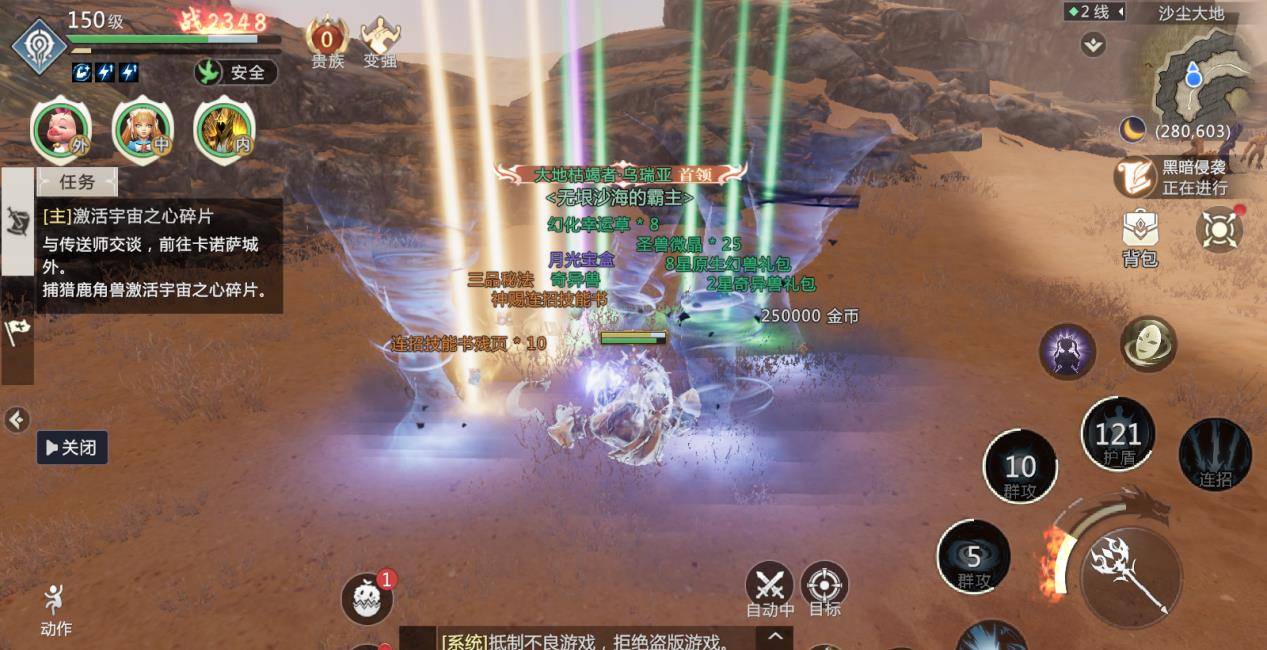Select the girl companion portrait marked 中

143,129
